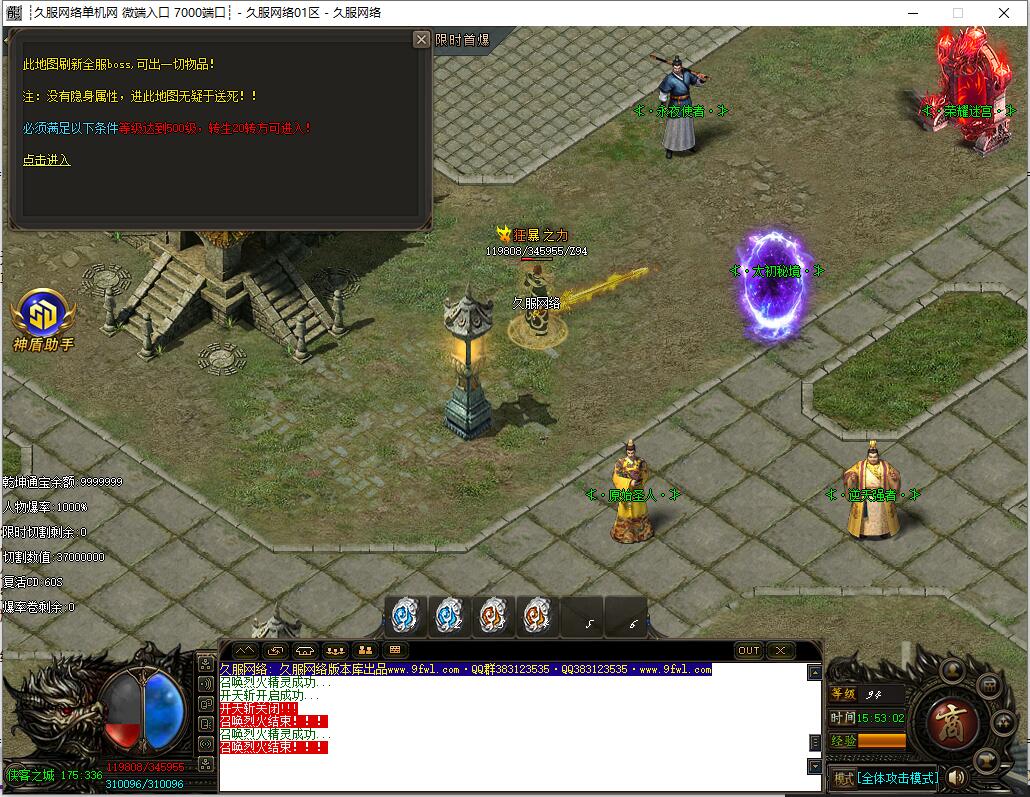Close the boss map dialog

pos(422,39)
